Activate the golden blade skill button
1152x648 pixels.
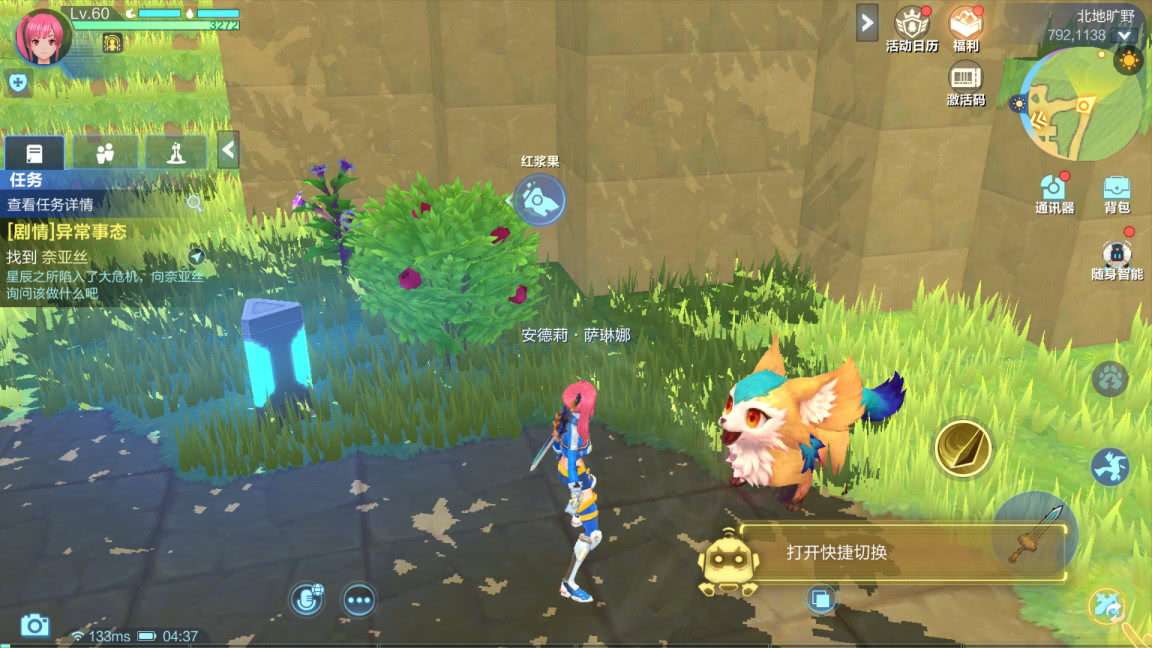coord(963,448)
